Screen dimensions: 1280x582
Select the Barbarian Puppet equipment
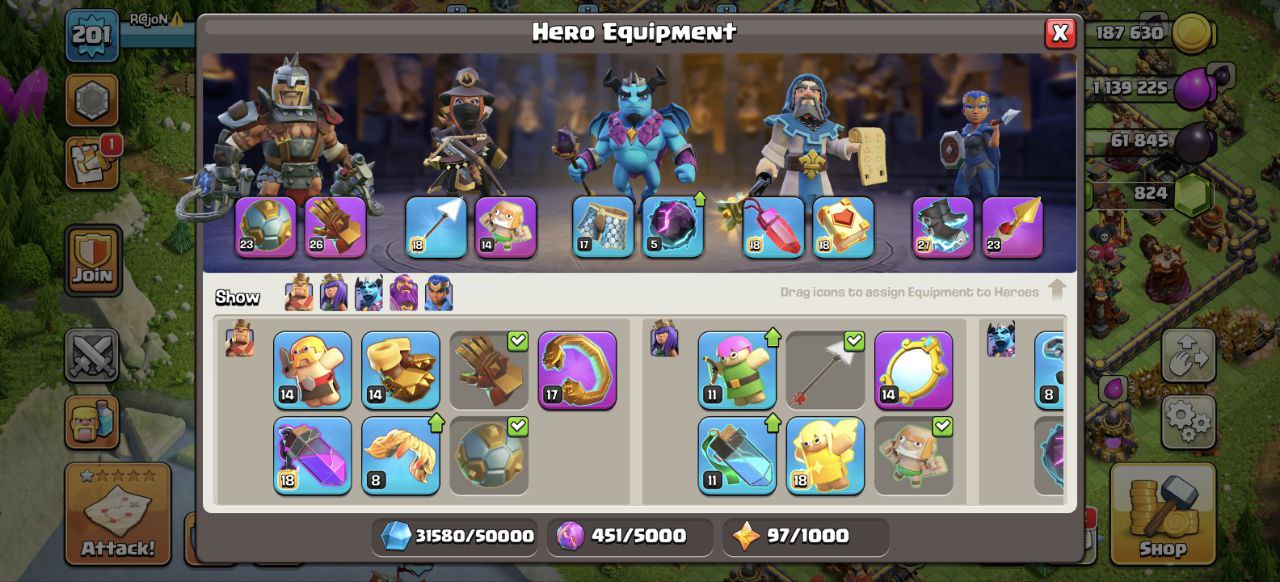coord(312,370)
